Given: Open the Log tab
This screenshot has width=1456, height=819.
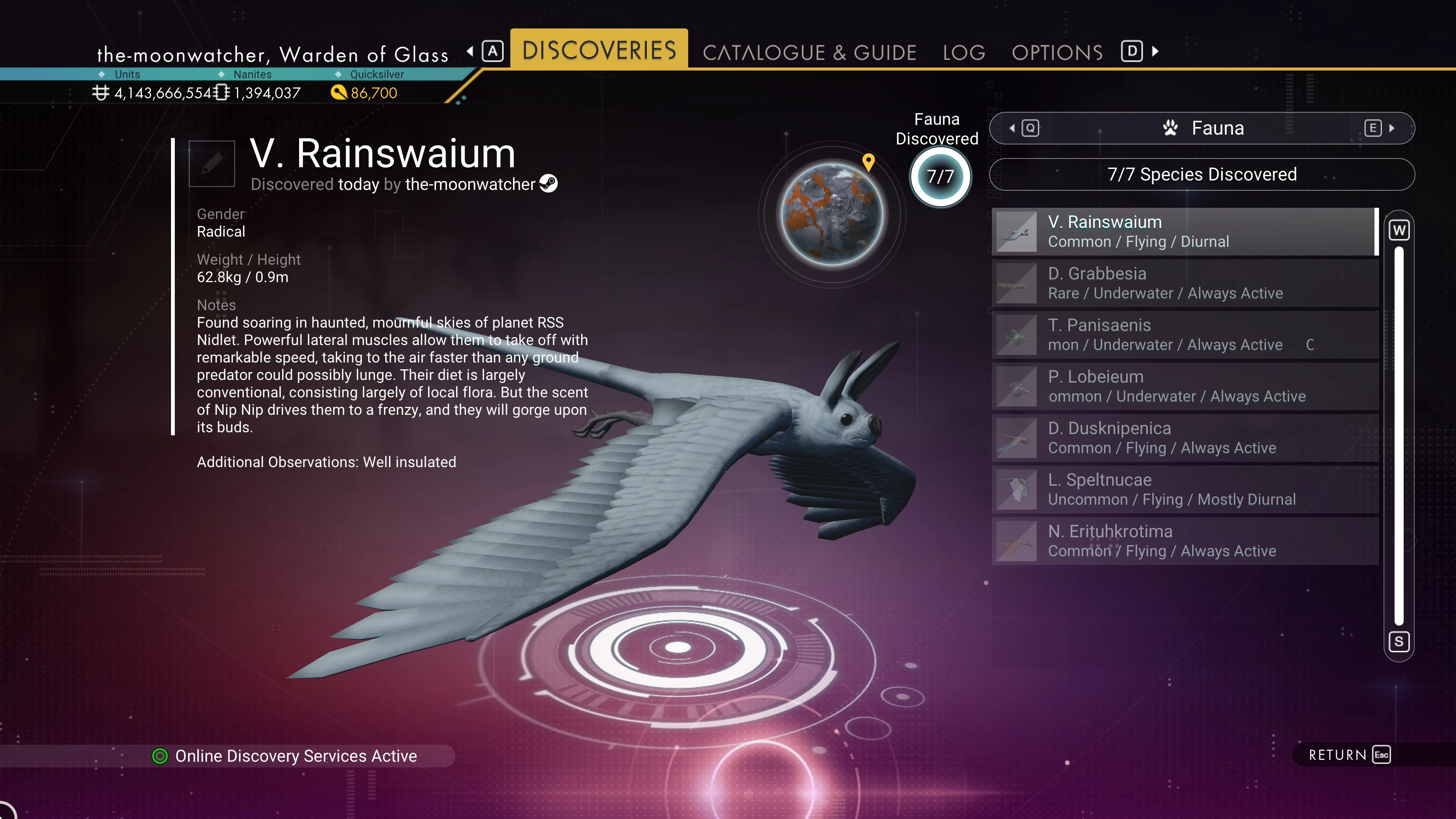Looking at the screenshot, I should coord(964,53).
